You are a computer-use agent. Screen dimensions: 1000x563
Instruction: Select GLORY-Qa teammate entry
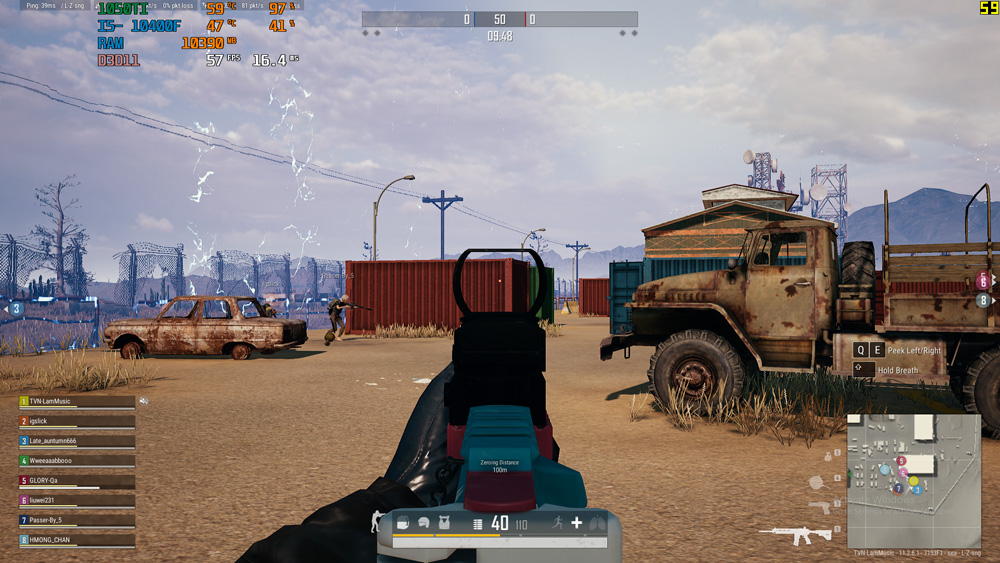click(76, 481)
